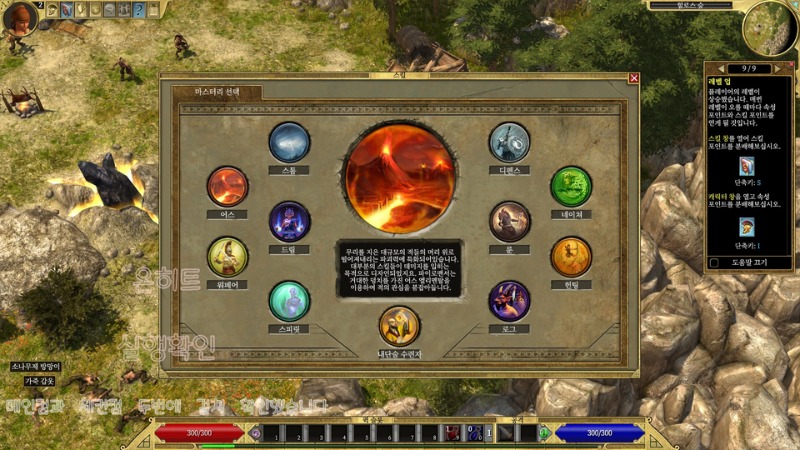Select the Storm (스톰) mastery
The width and height of the screenshot is (800, 450).
pyautogui.click(x=289, y=143)
